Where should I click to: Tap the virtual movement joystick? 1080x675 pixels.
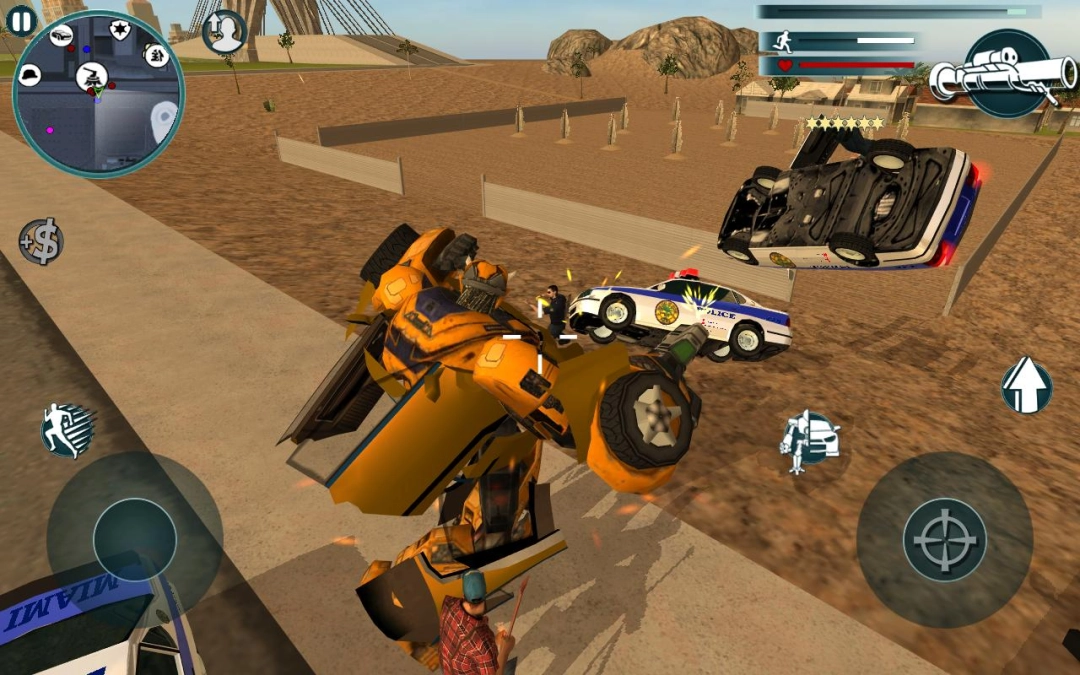pos(135,540)
